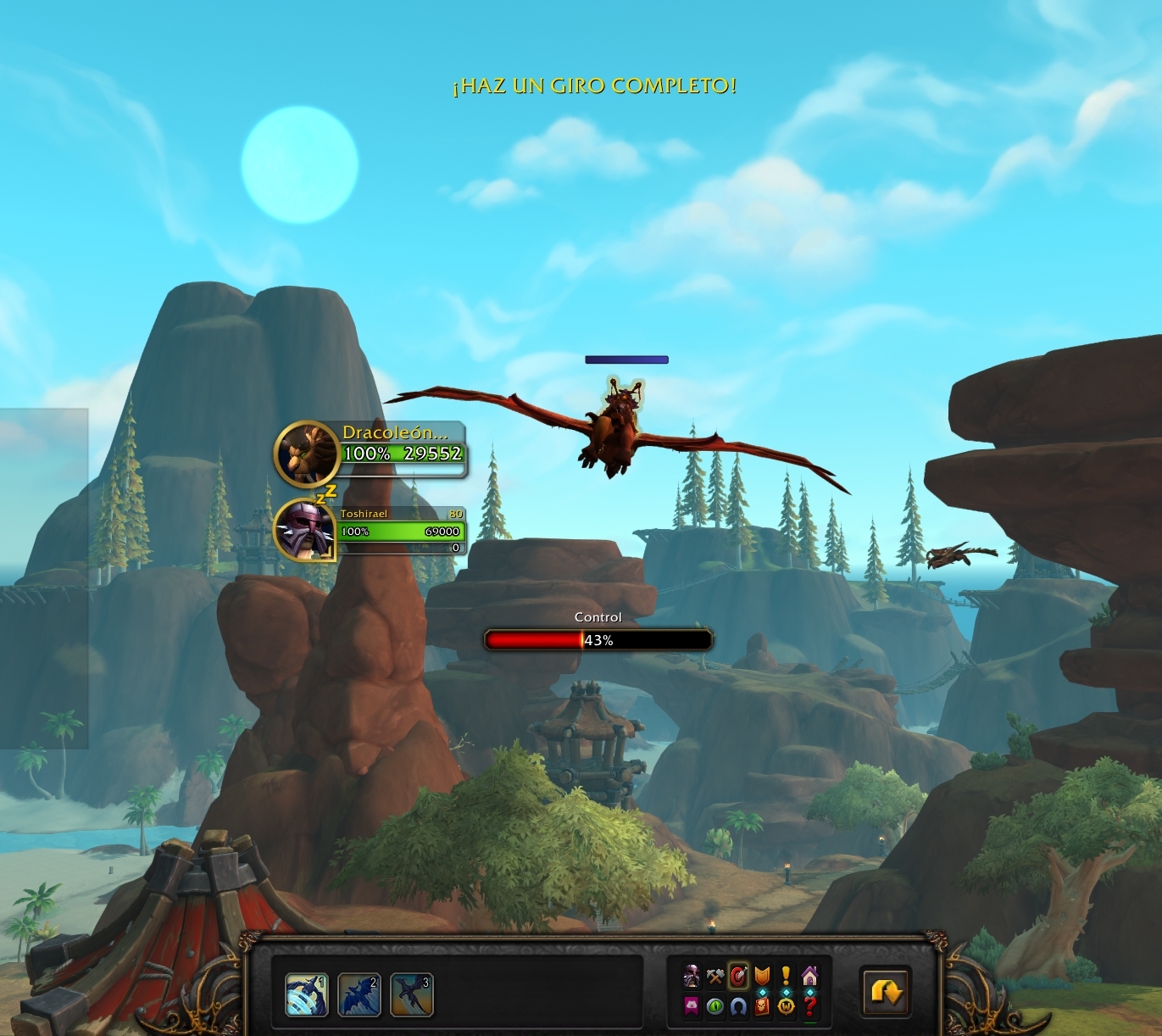Open group finder green eye icon
Screen dimensions: 1162x1036
point(715,1005)
